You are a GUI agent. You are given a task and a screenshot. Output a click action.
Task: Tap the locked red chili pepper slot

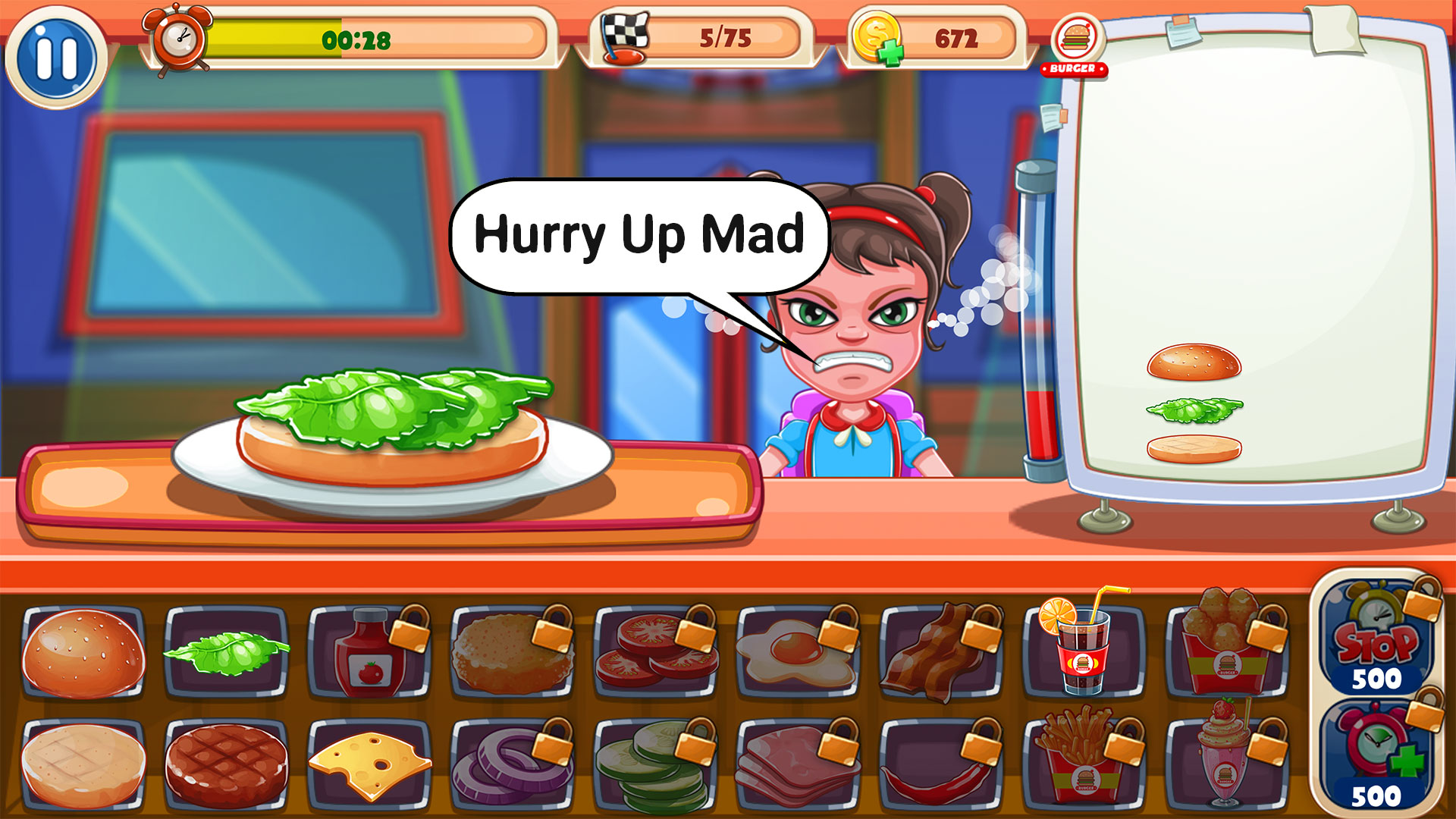point(941,764)
